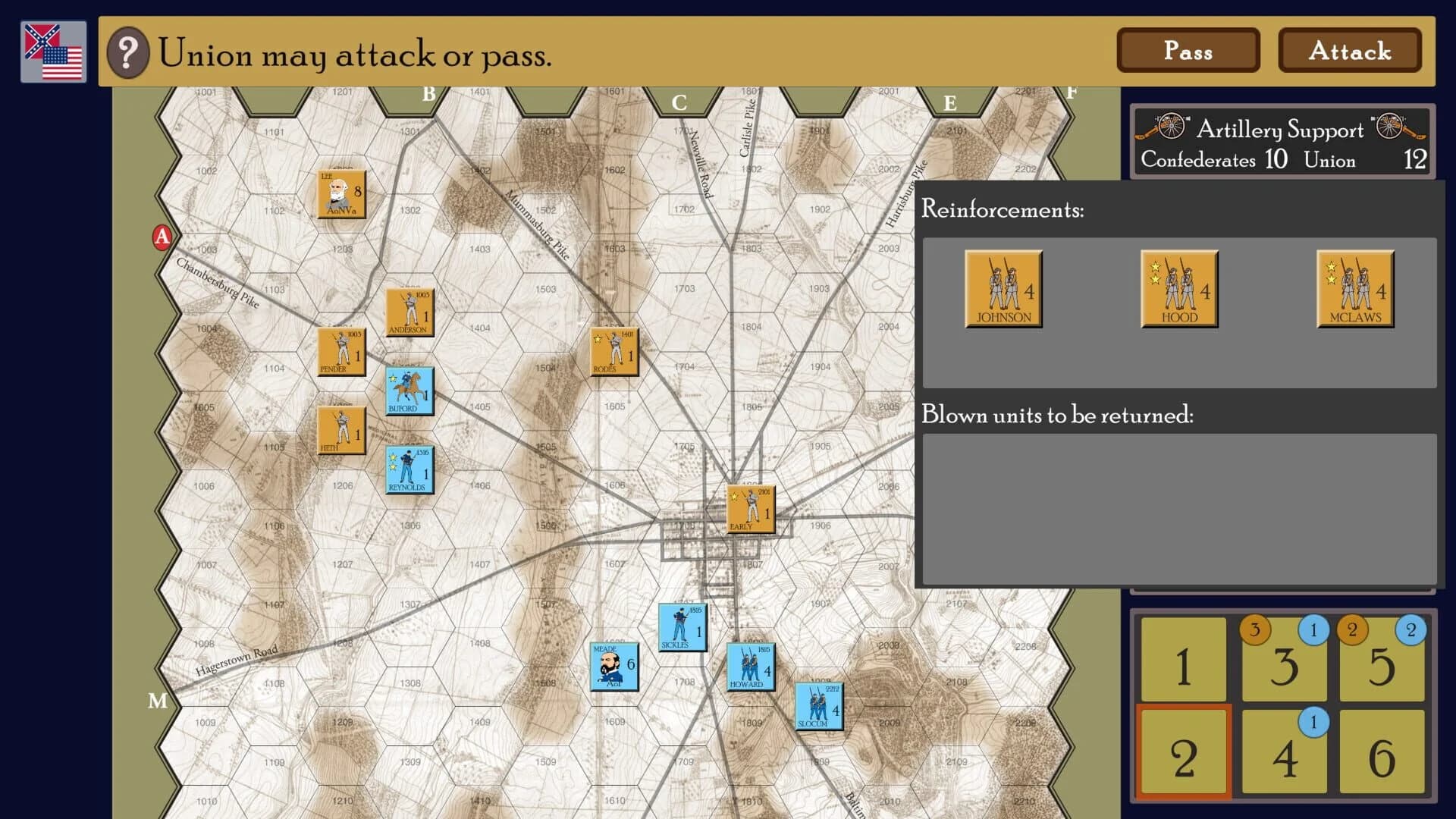Click the McLaws reinforcement counter
The width and height of the screenshot is (1456, 819).
coord(1354,290)
